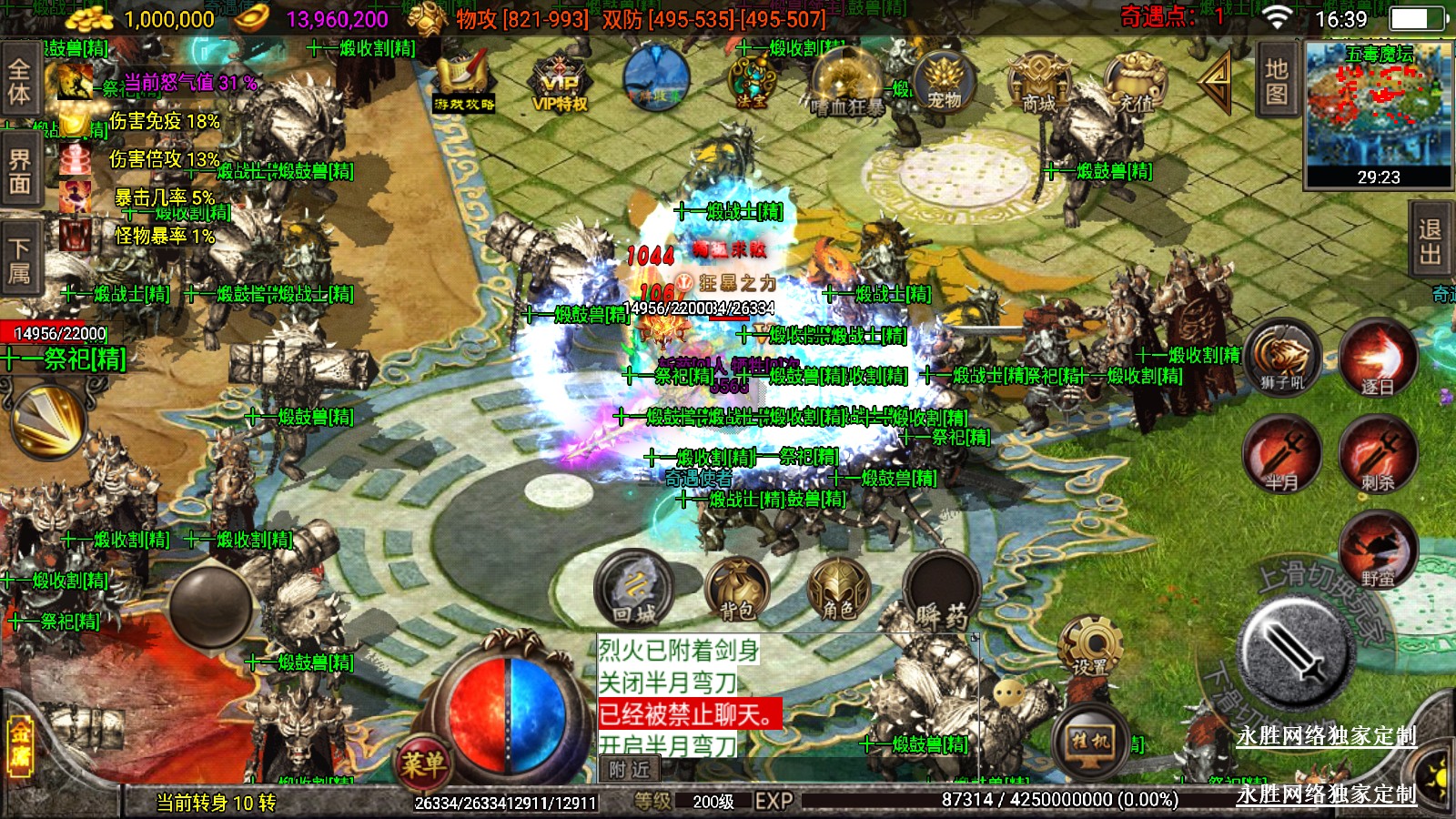This screenshot has width=1456, height=819.
Task: Tap the 退出 exit button
Action: click(1430, 241)
